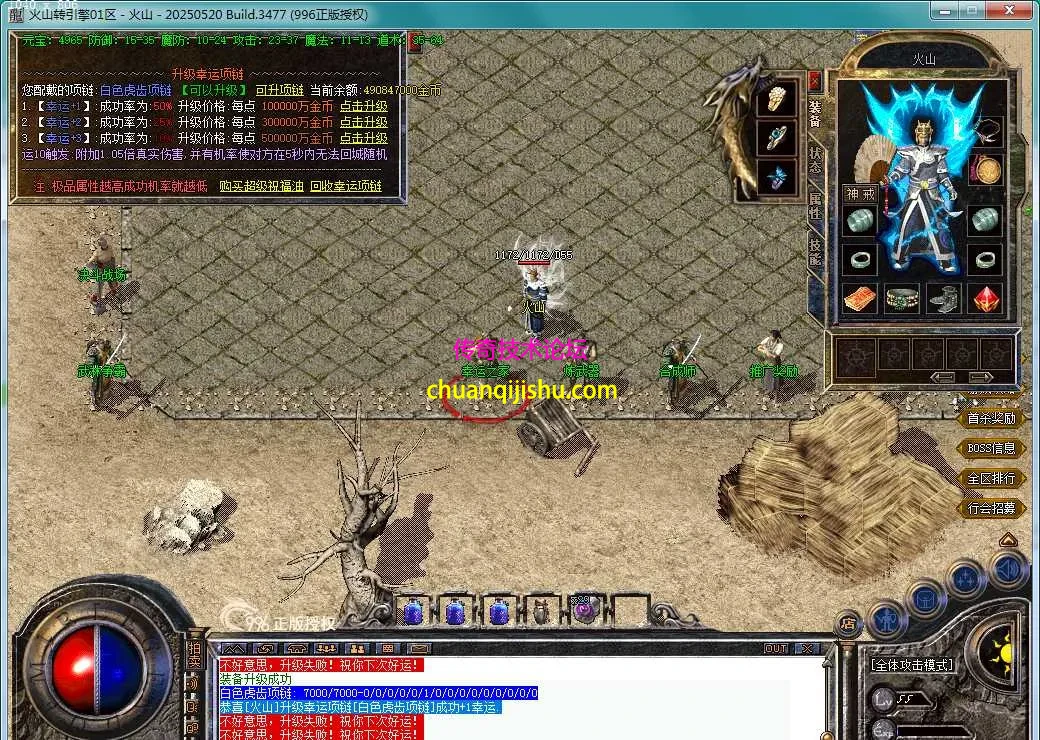The height and width of the screenshot is (740, 1040).
Task: Open the 可升项链 upgradable necklace list
Action: tap(279, 90)
